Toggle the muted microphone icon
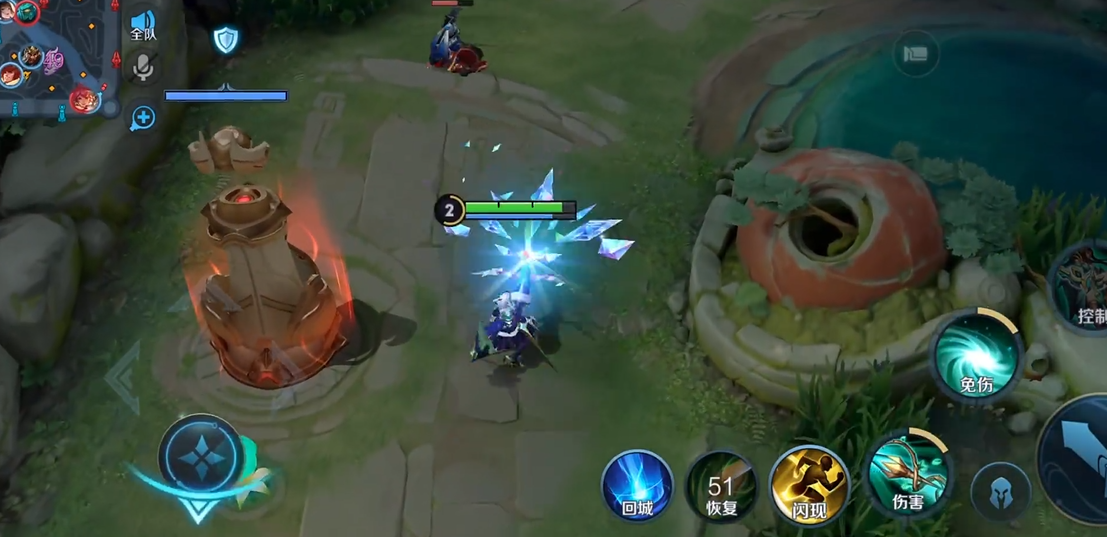The height and width of the screenshot is (537, 1107). click(x=143, y=68)
